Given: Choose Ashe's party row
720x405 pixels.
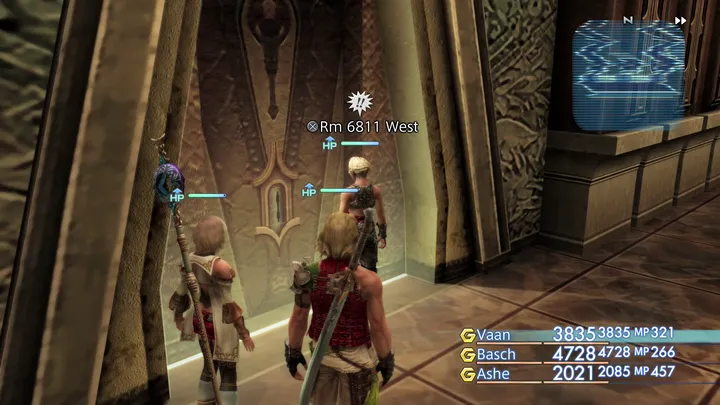Looking at the screenshot, I should [588, 374].
